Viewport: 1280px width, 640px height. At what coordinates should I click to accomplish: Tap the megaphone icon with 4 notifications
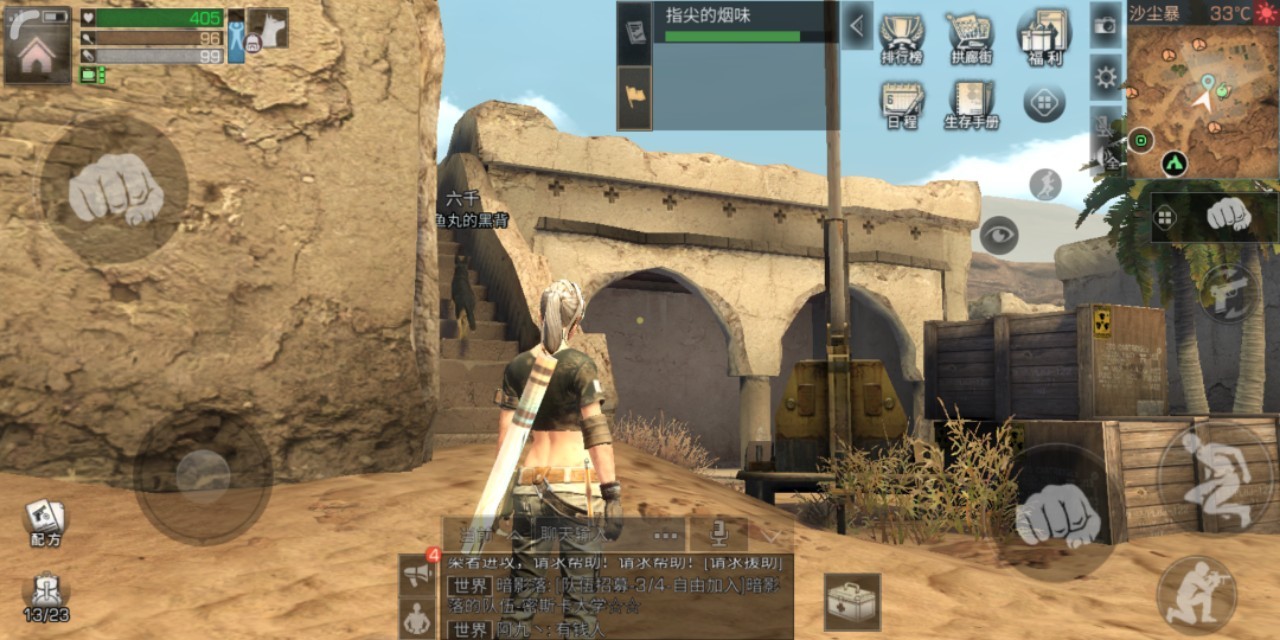point(418,574)
